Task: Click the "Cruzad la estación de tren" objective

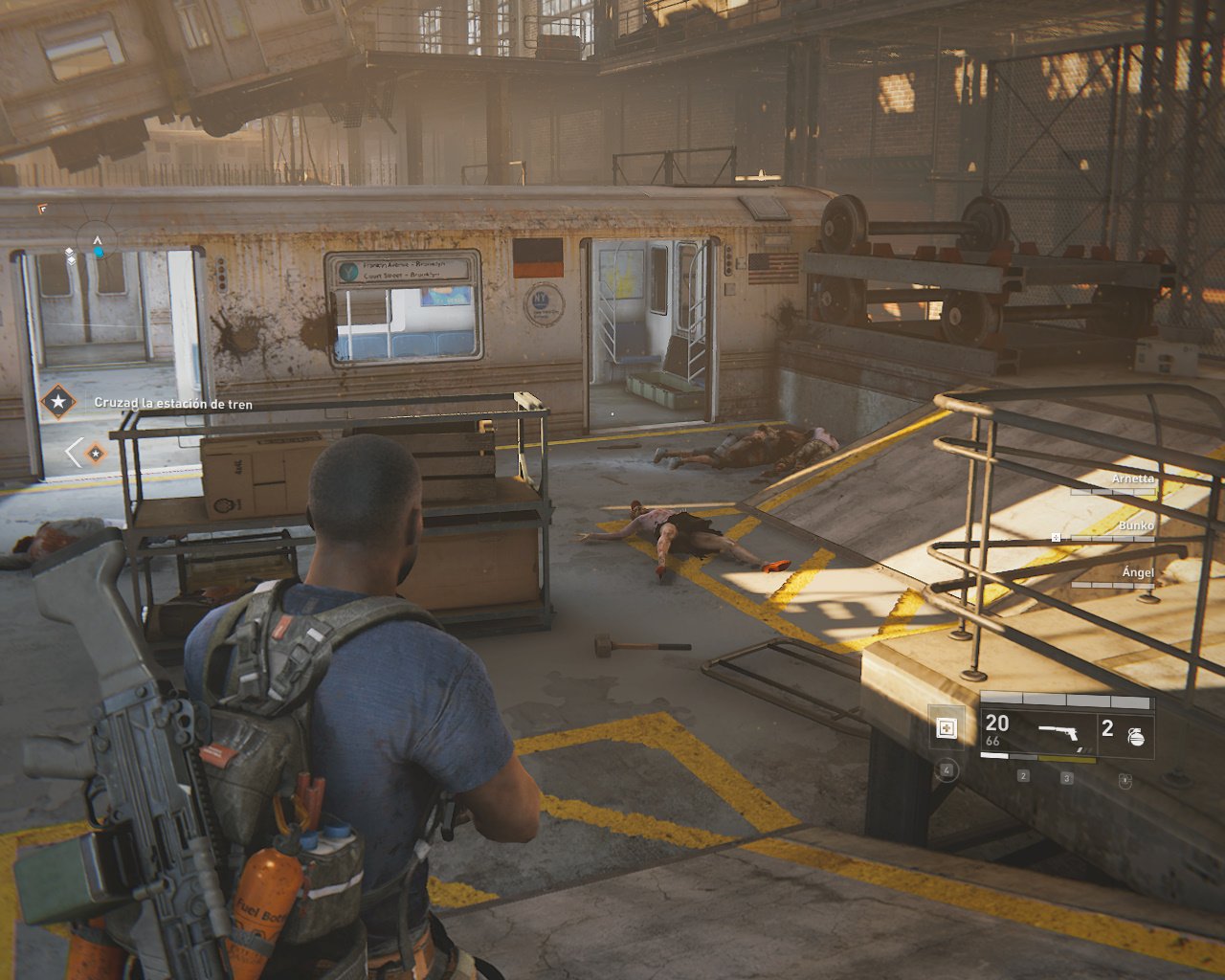Action: 173,404
